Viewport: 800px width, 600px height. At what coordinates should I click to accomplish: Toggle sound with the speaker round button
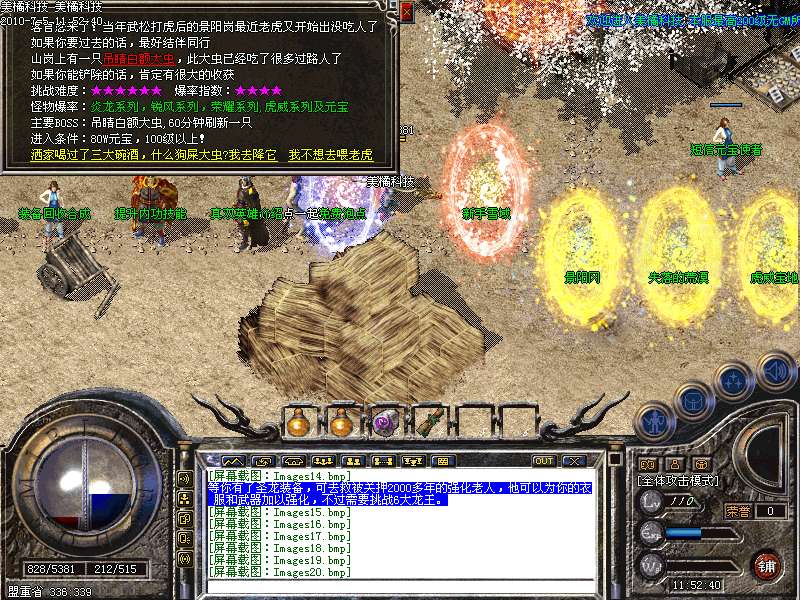tap(777, 370)
